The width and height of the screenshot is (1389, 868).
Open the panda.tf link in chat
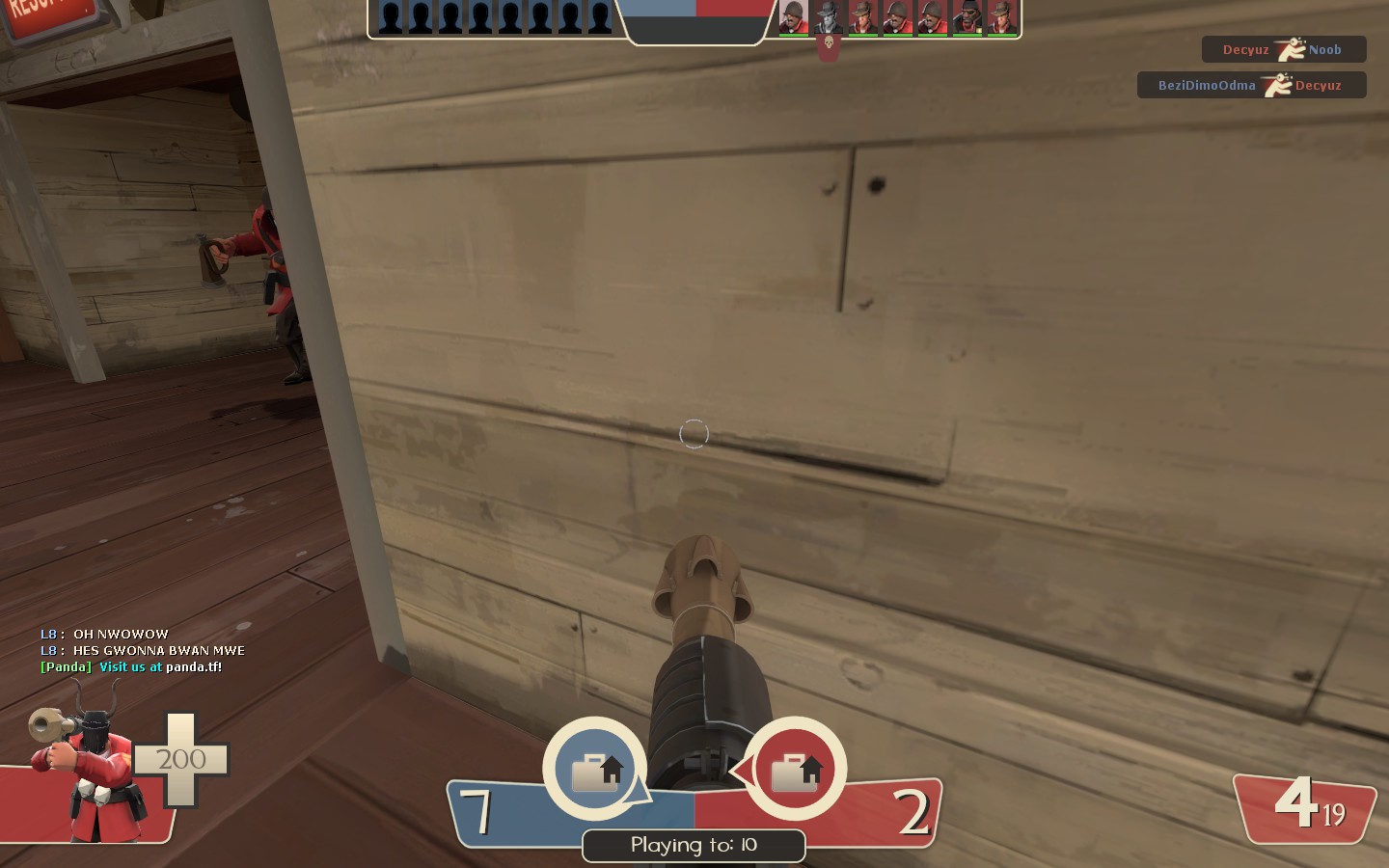[x=194, y=666]
